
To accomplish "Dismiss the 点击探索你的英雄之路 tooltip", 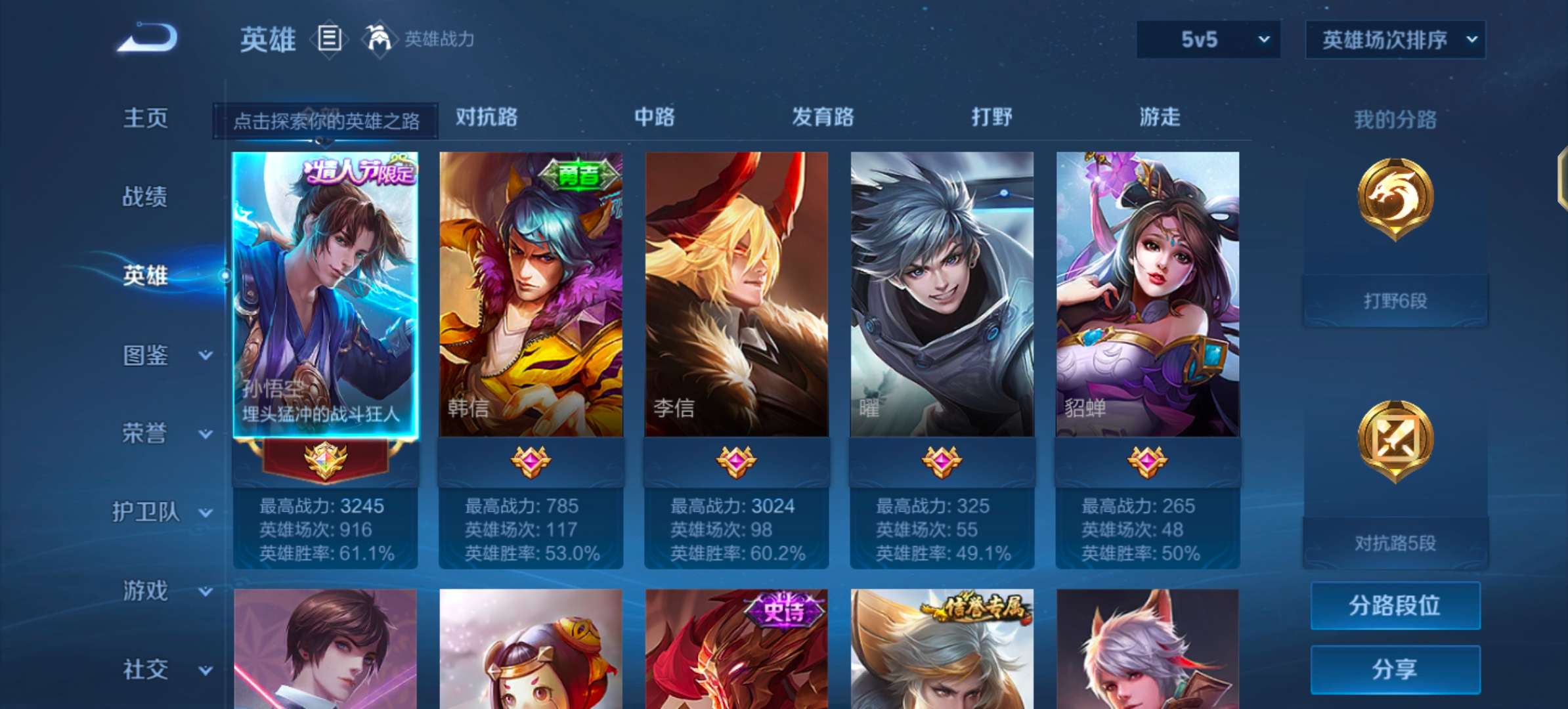I will 325,120.
